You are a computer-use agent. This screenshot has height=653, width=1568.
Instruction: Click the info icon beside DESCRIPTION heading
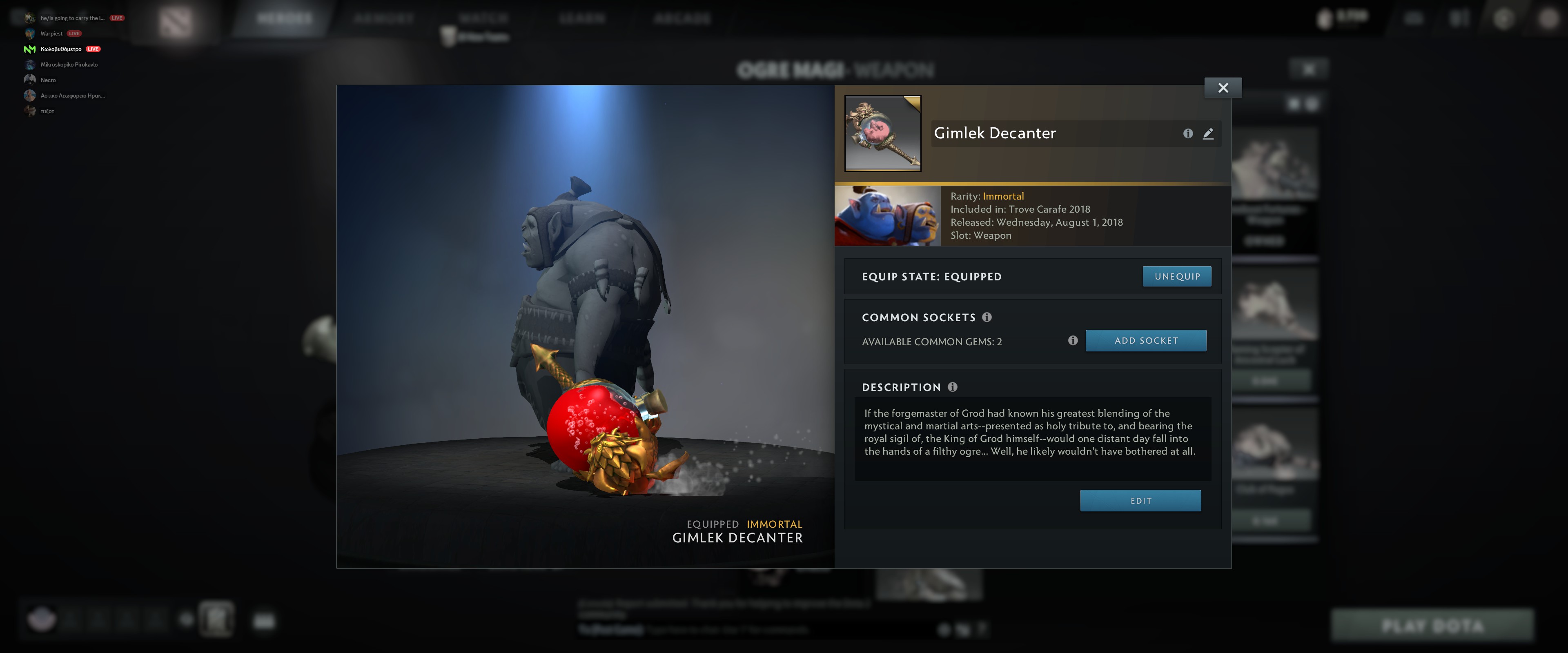click(x=953, y=387)
